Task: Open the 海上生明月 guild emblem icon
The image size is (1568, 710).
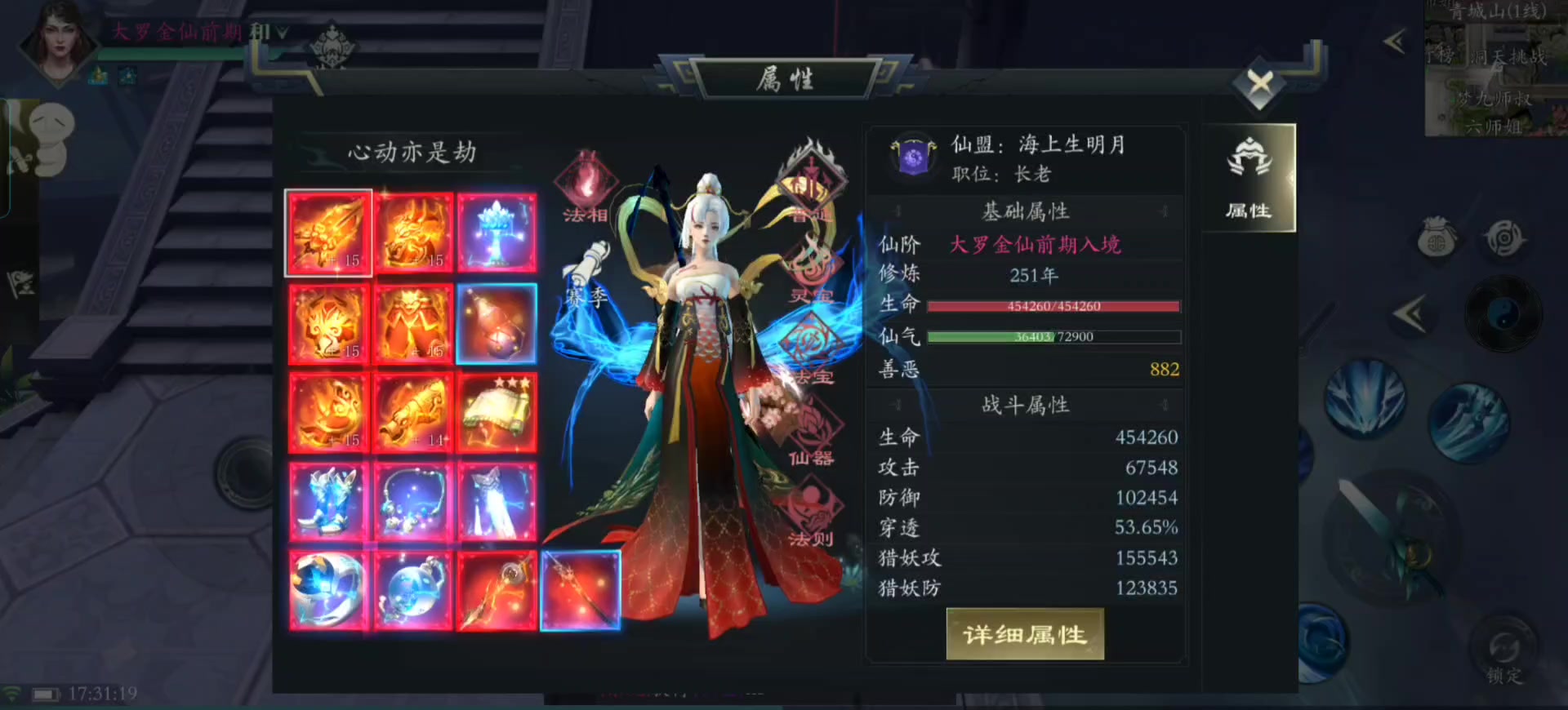Action: point(912,157)
